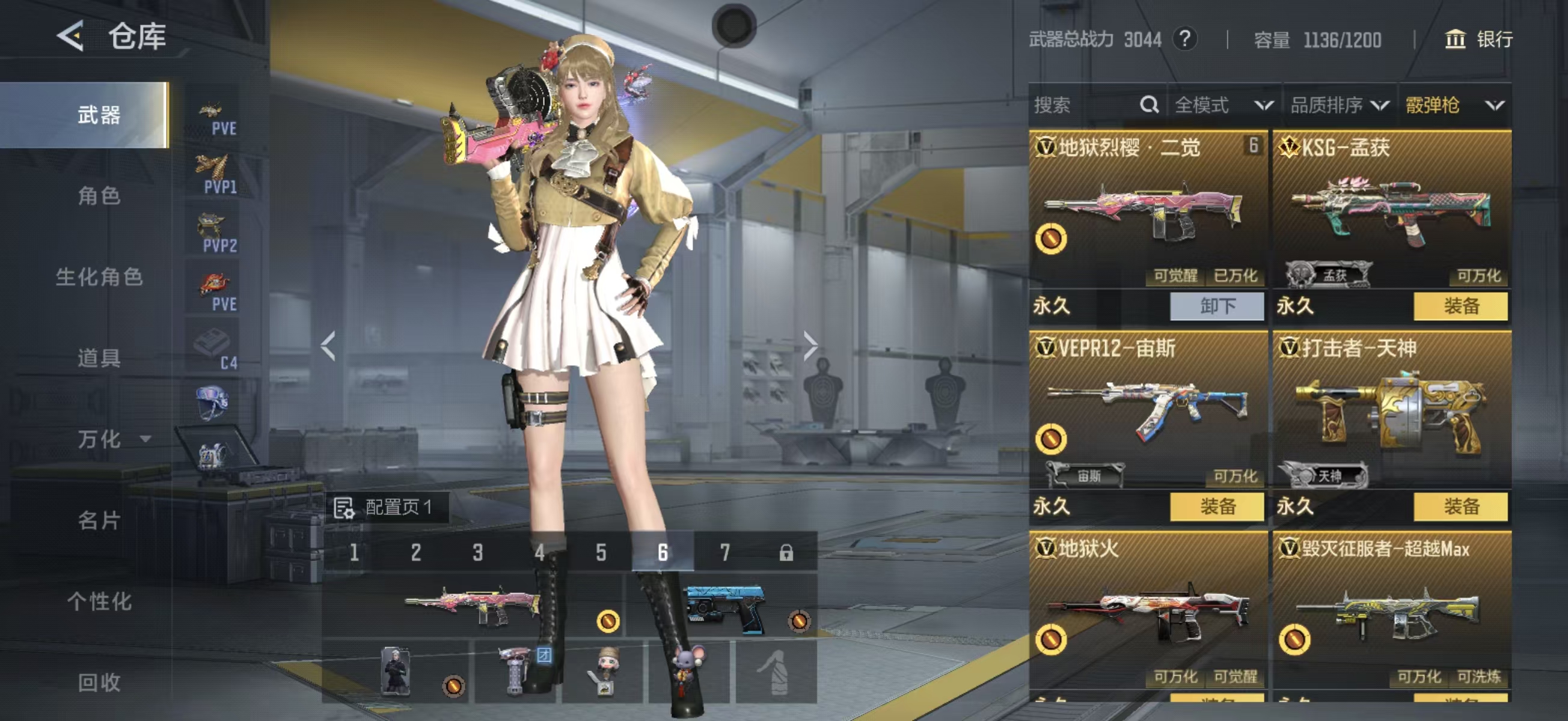This screenshot has height=721, width=1568.
Task: Unequip 地狱烈樱 with the 卸下 button
Action: (x=1217, y=305)
